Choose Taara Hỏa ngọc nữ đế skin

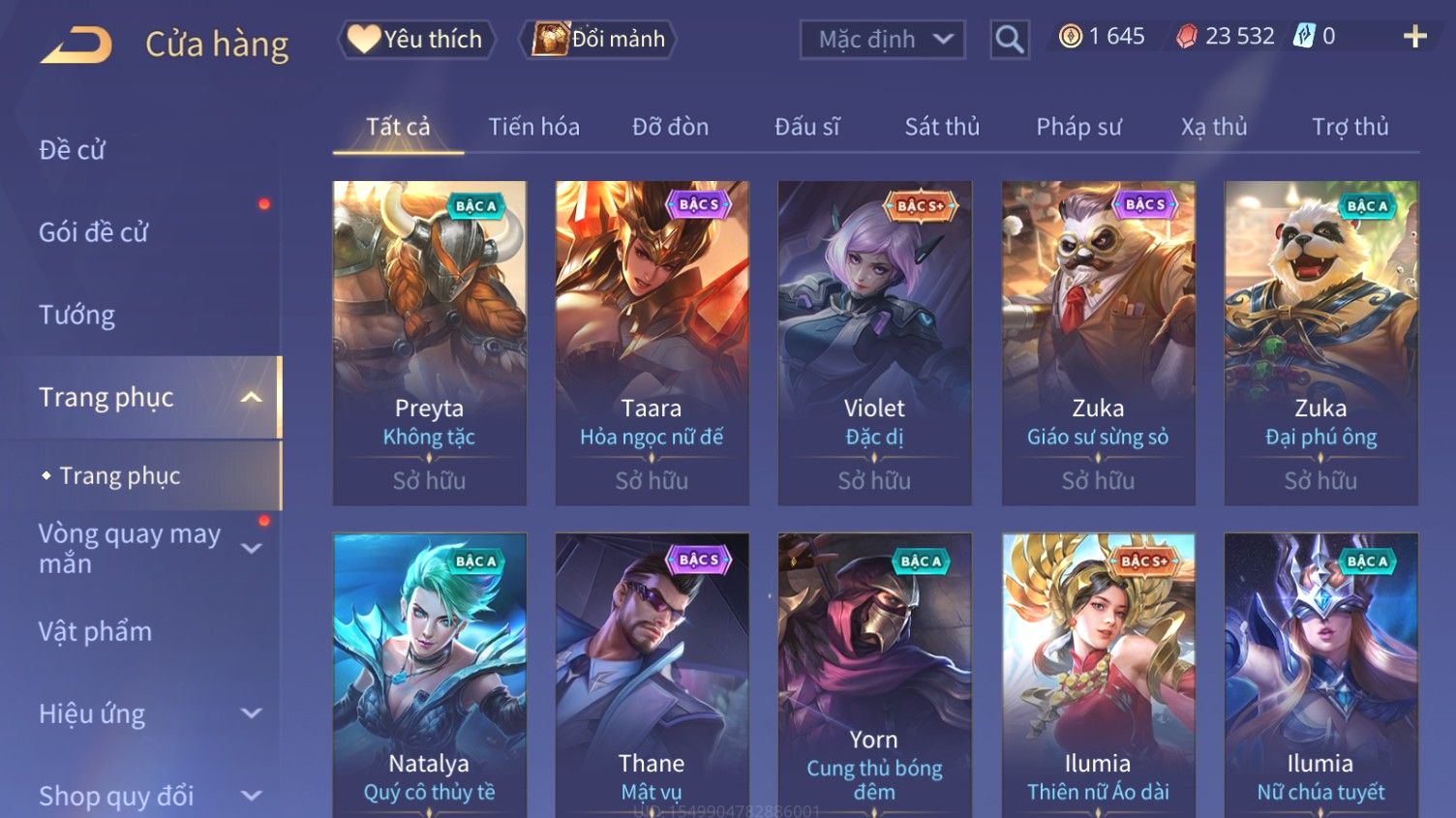tap(652, 343)
